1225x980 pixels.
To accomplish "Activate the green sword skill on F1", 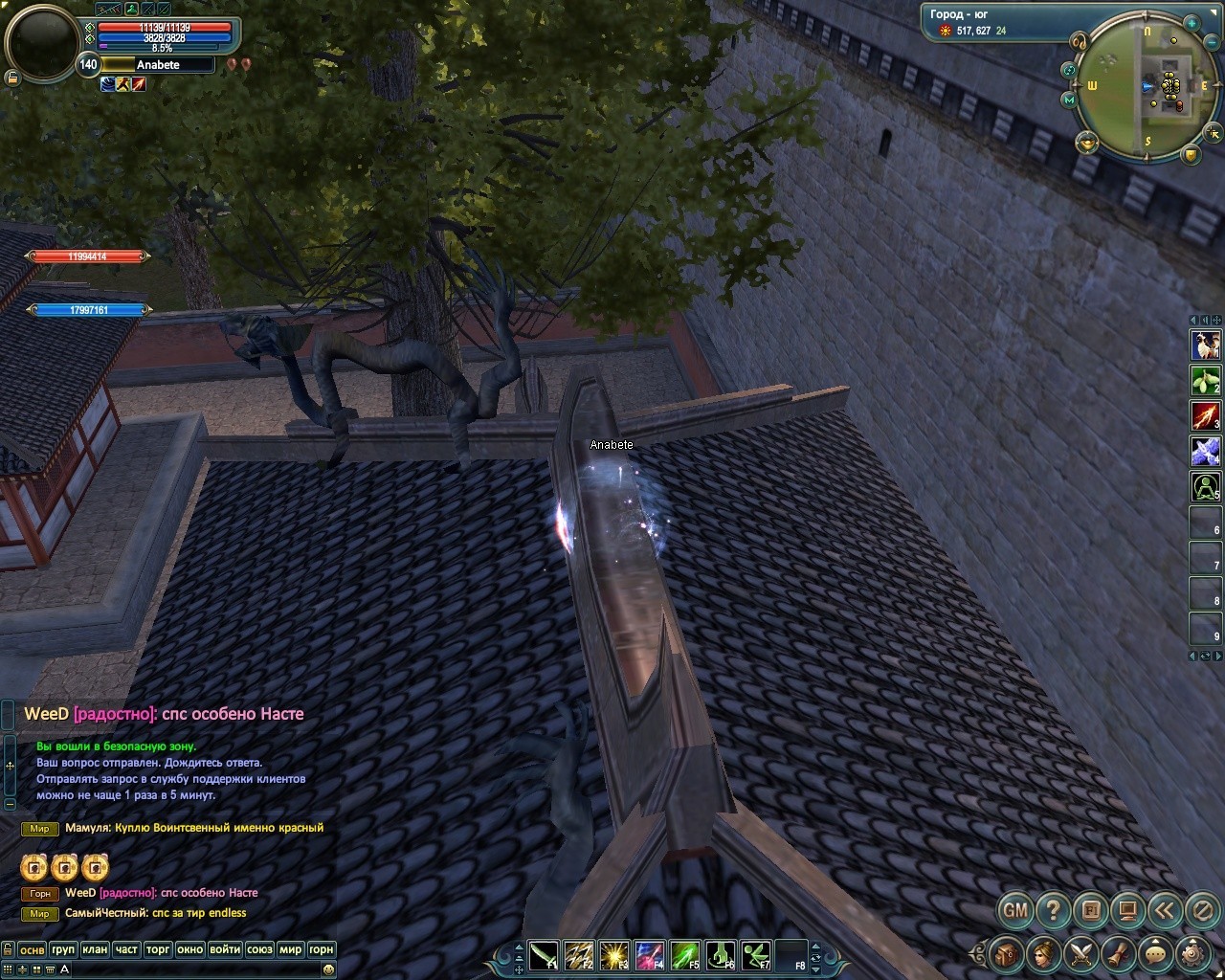I will point(545,955).
